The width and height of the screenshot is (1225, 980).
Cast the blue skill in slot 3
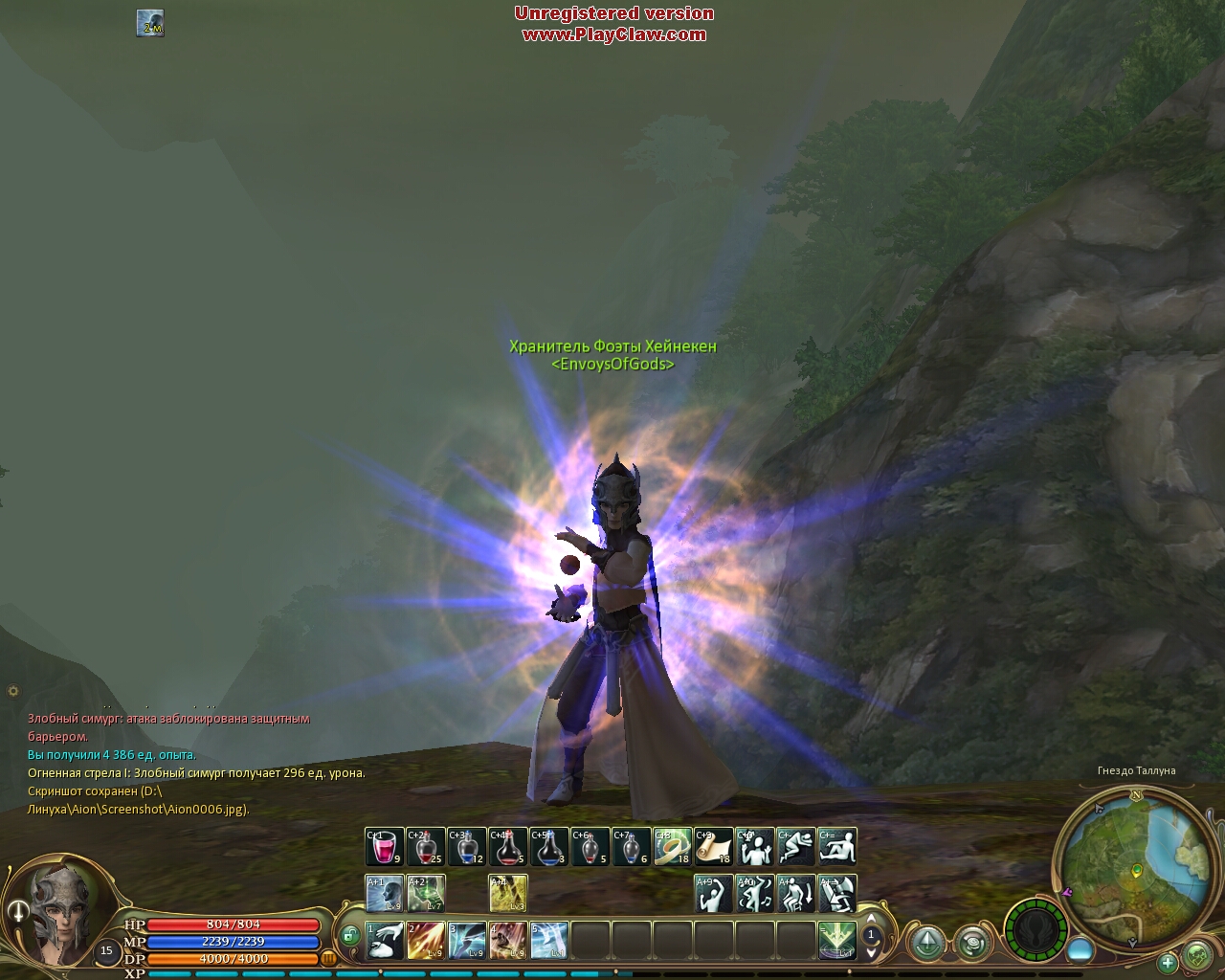point(467,940)
